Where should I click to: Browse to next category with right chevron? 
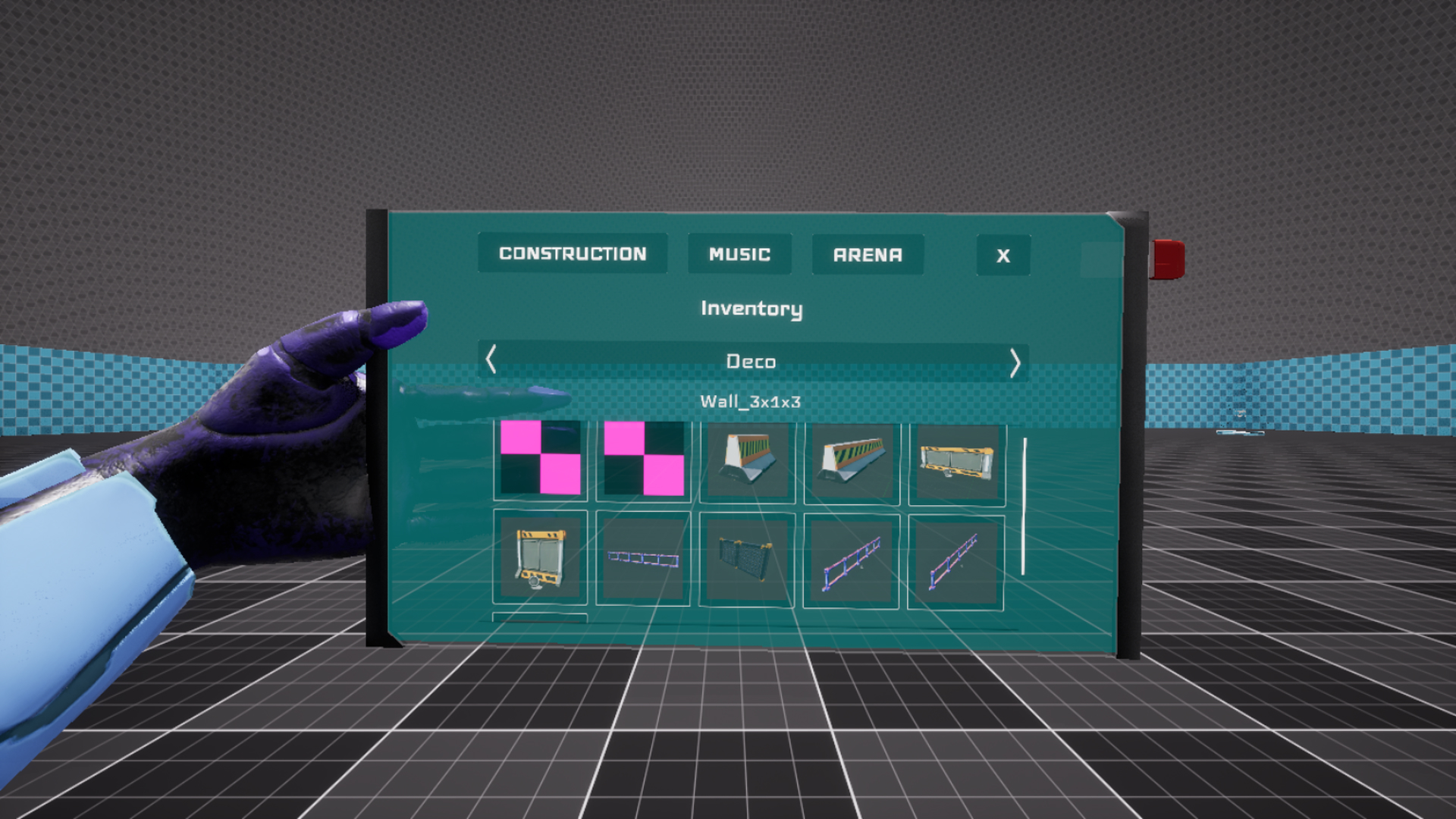click(x=1017, y=362)
